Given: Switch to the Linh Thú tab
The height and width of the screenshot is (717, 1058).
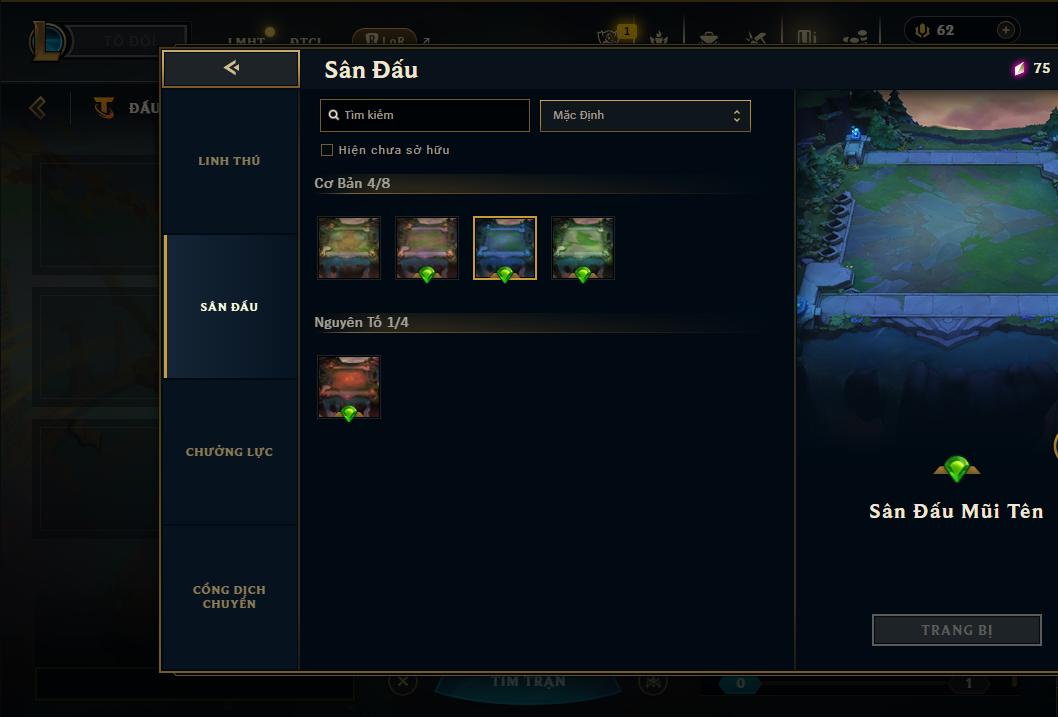Looking at the screenshot, I should (x=229, y=161).
